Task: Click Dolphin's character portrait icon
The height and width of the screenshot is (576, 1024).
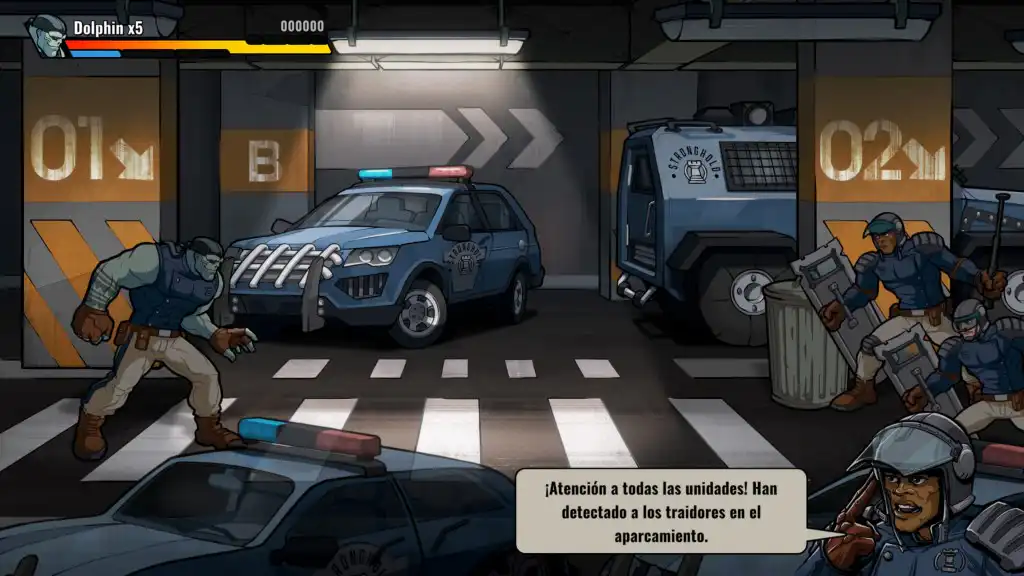Action: point(46,35)
